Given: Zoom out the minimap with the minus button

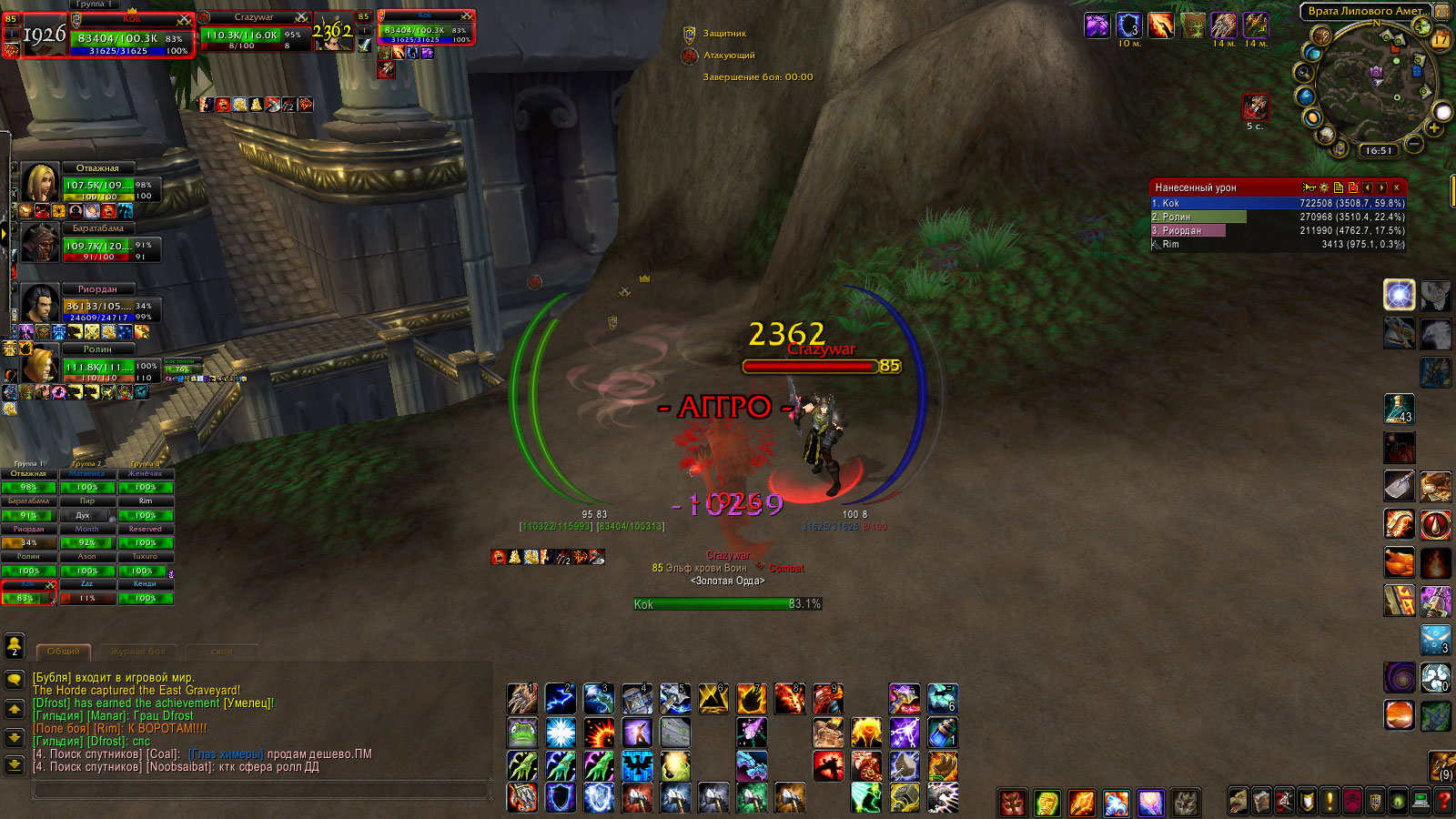Looking at the screenshot, I should pyautogui.click(x=1413, y=144).
